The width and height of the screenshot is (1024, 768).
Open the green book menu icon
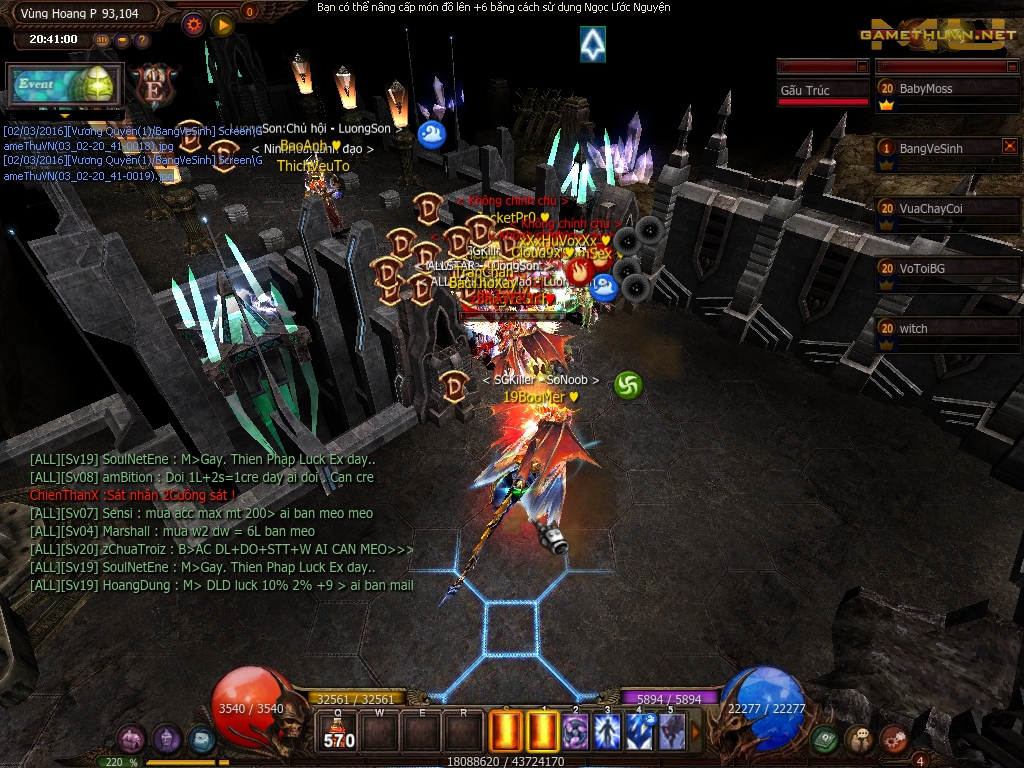pyautogui.click(x=824, y=740)
